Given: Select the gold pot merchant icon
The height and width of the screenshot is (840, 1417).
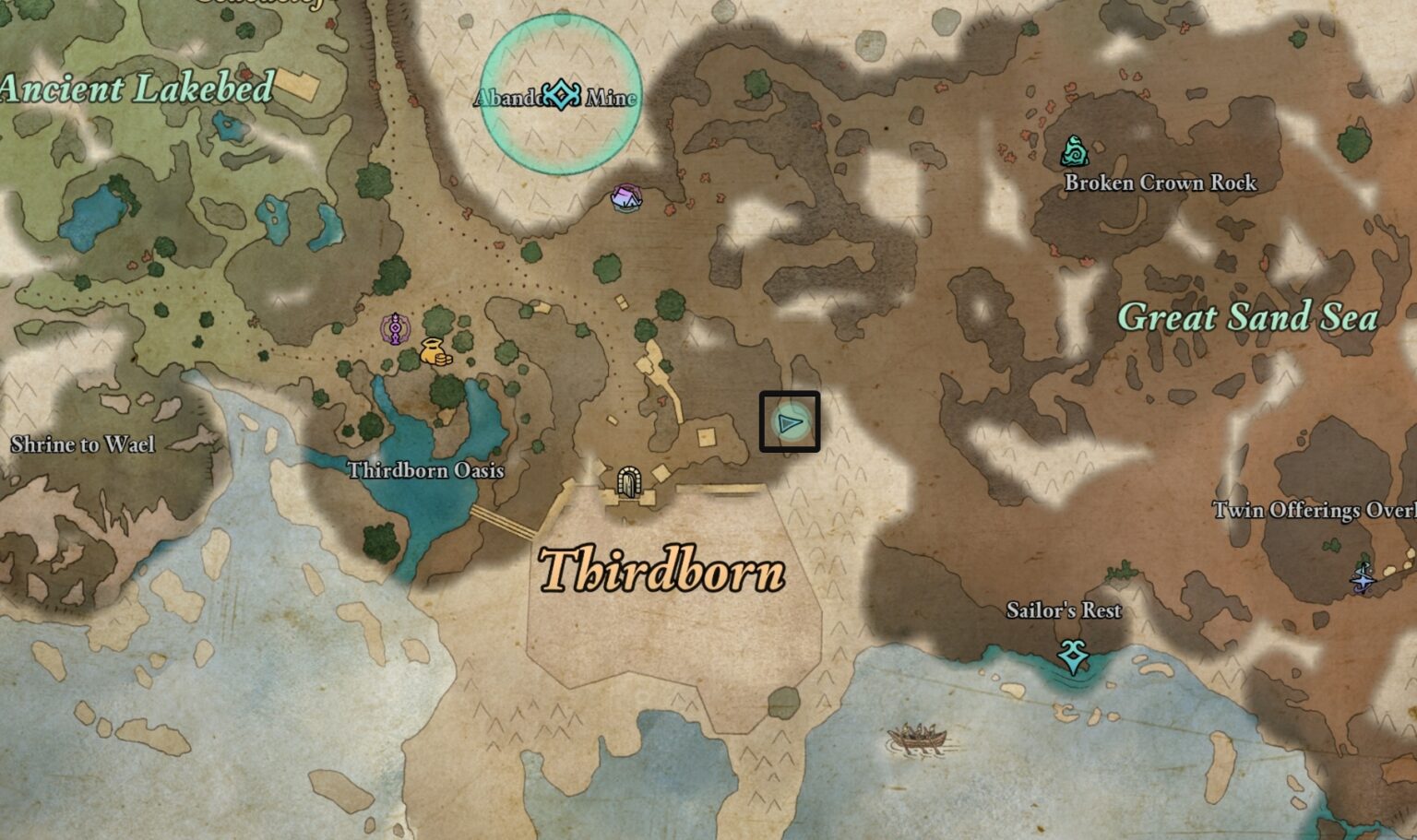Looking at the screenshot, I should [434, 352].
